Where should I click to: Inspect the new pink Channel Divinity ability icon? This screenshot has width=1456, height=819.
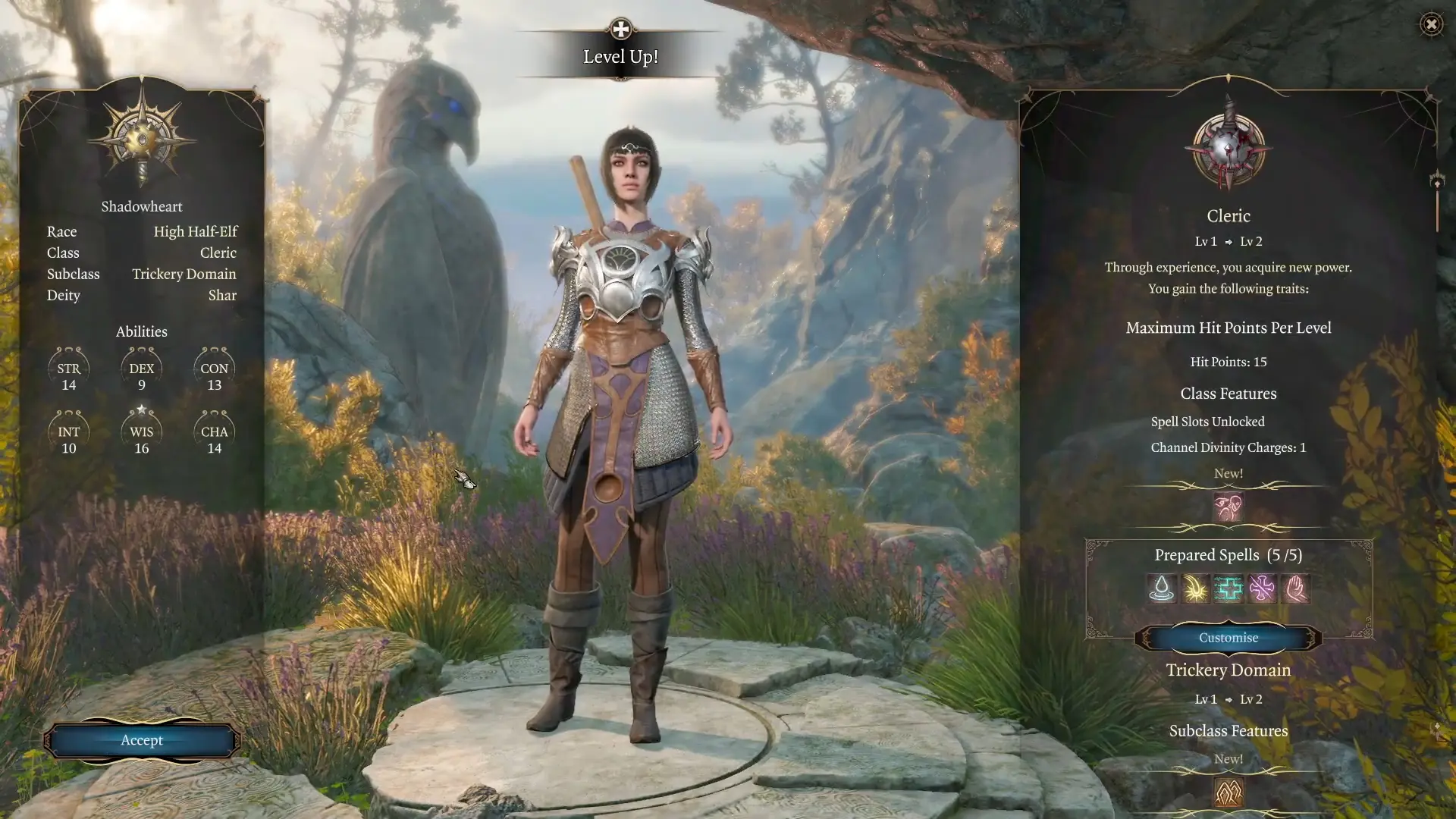click(x=1228, y=507)
